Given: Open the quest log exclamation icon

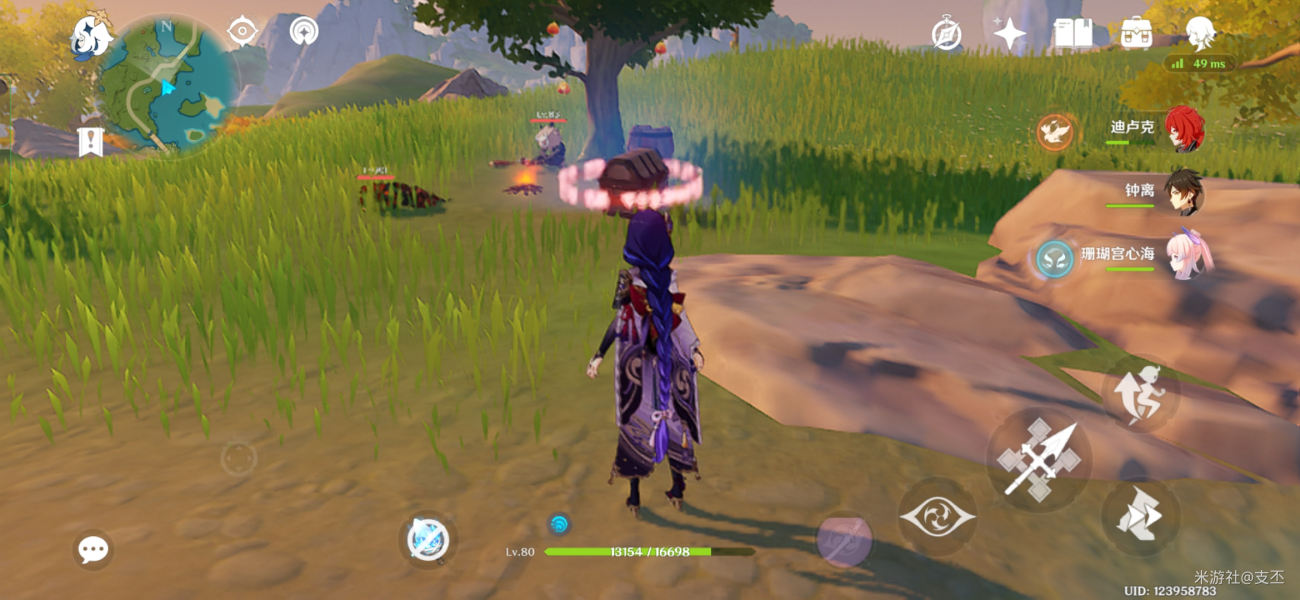Looking at the screenshot, I should pos(91,141).
